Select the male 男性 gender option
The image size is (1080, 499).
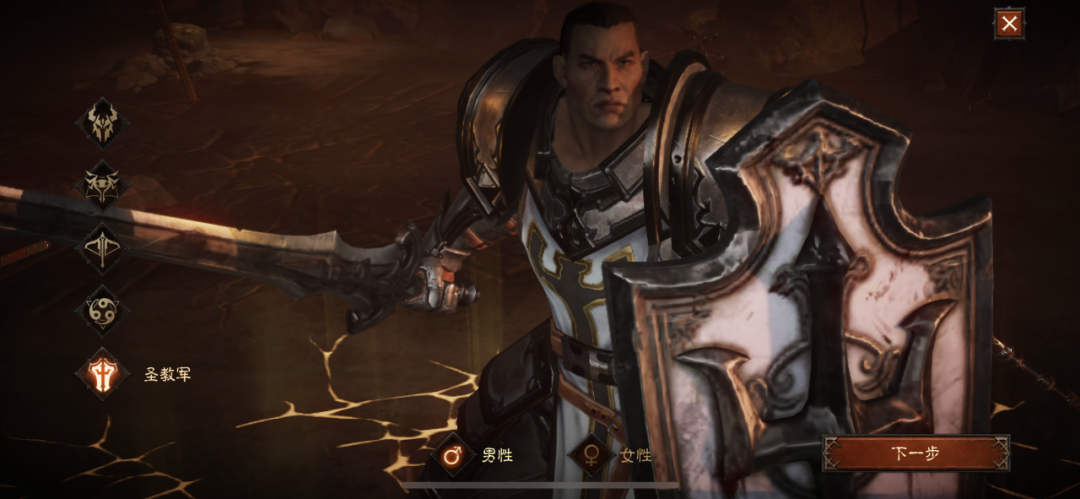pos(454,455)
